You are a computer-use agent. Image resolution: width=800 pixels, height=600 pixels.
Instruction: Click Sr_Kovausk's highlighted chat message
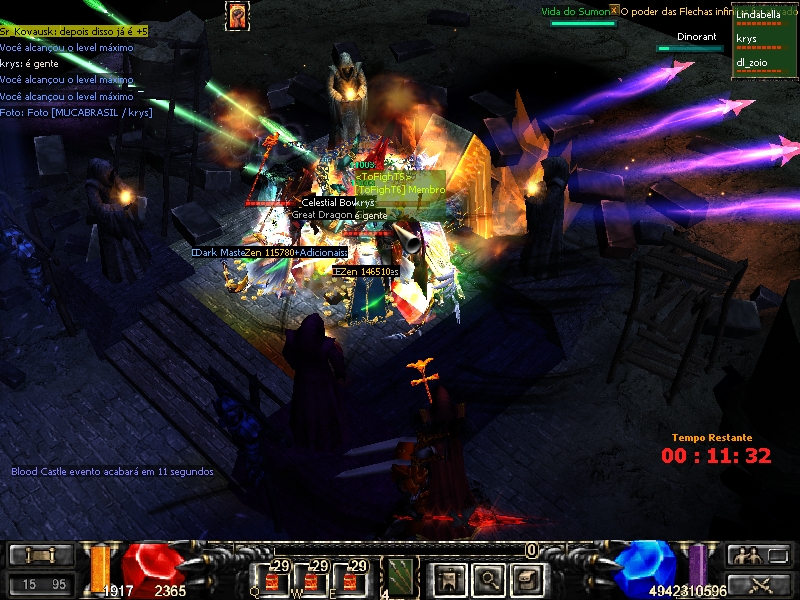tap(74, 32)
